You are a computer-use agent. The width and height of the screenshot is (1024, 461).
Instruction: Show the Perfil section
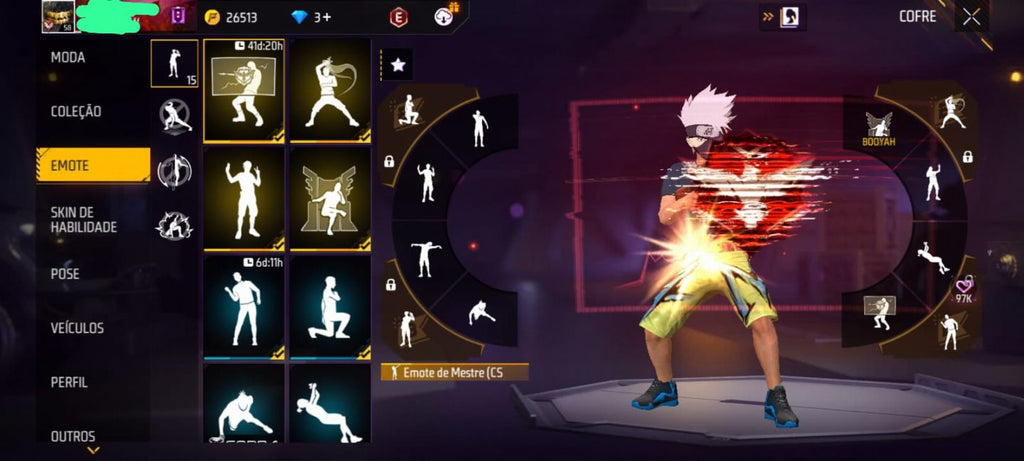click(x=69, y=382)
